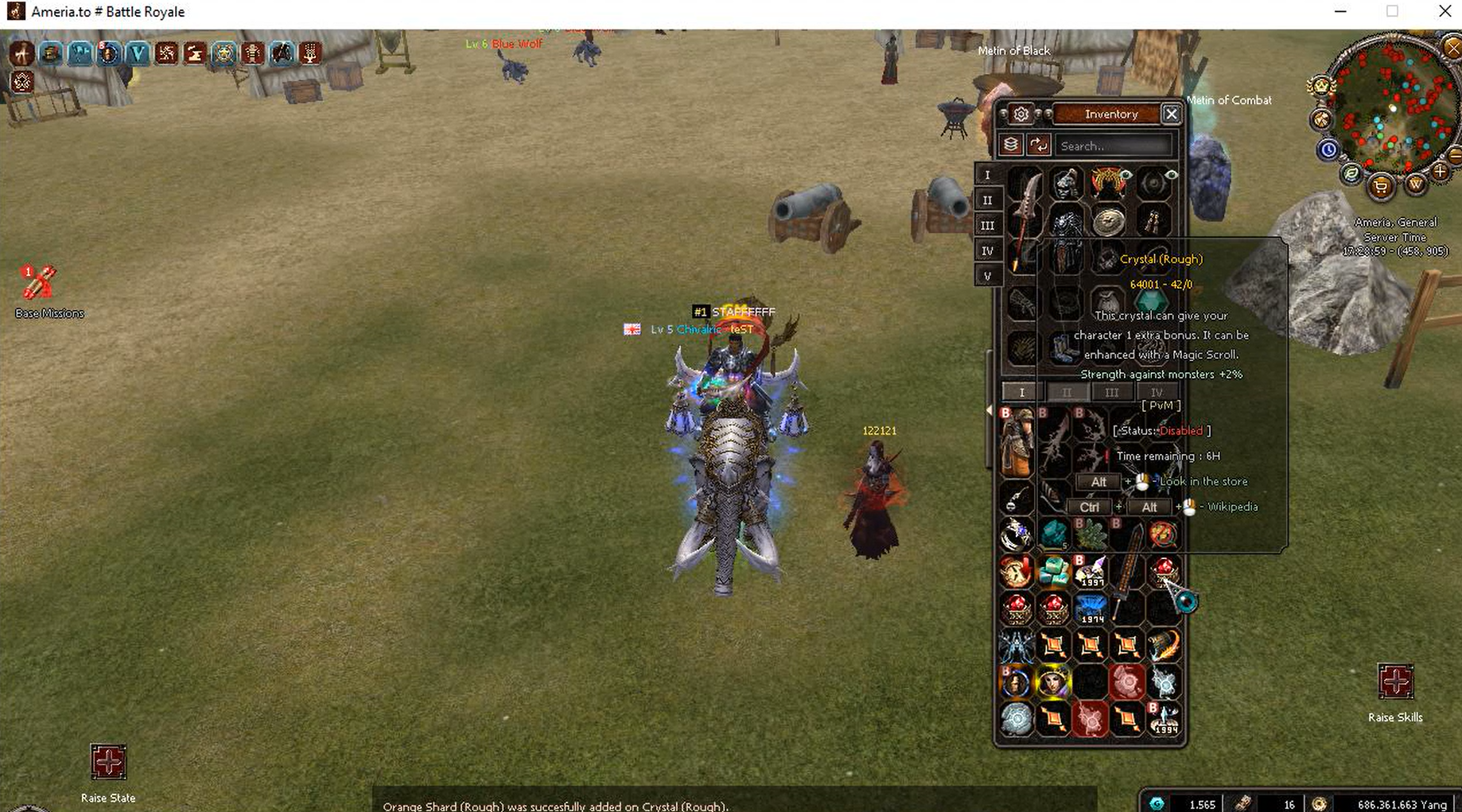Switch to equipment page III
1462x812 pixels.
point(987,226)
